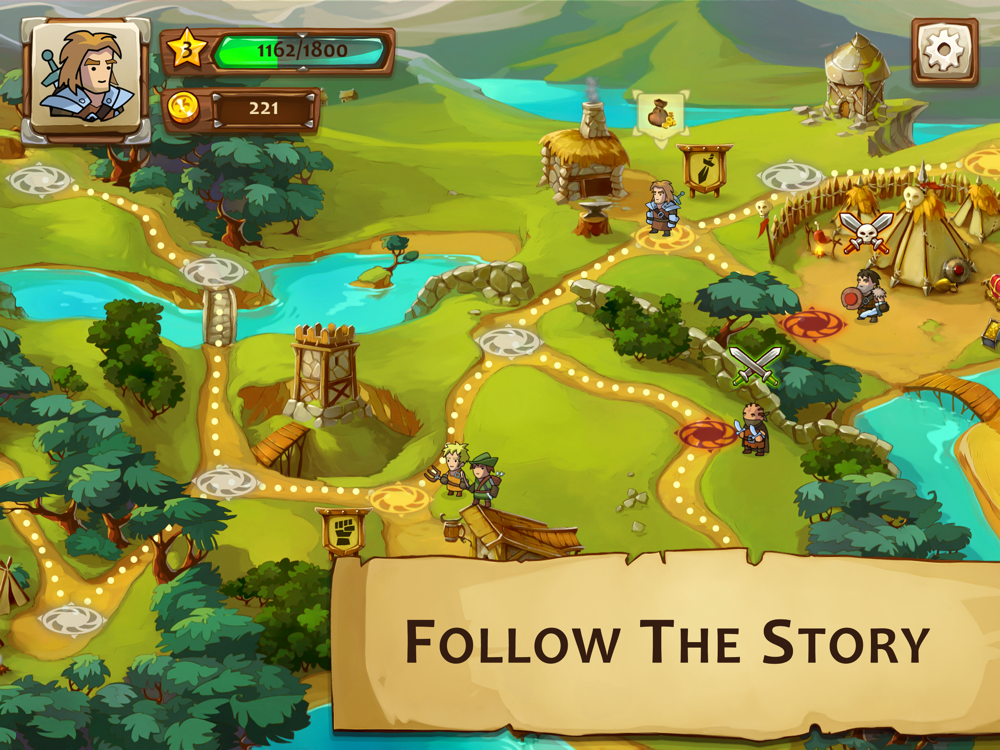
Task: Select the red node next to the dwarf
Action: [x=707, y=433]
